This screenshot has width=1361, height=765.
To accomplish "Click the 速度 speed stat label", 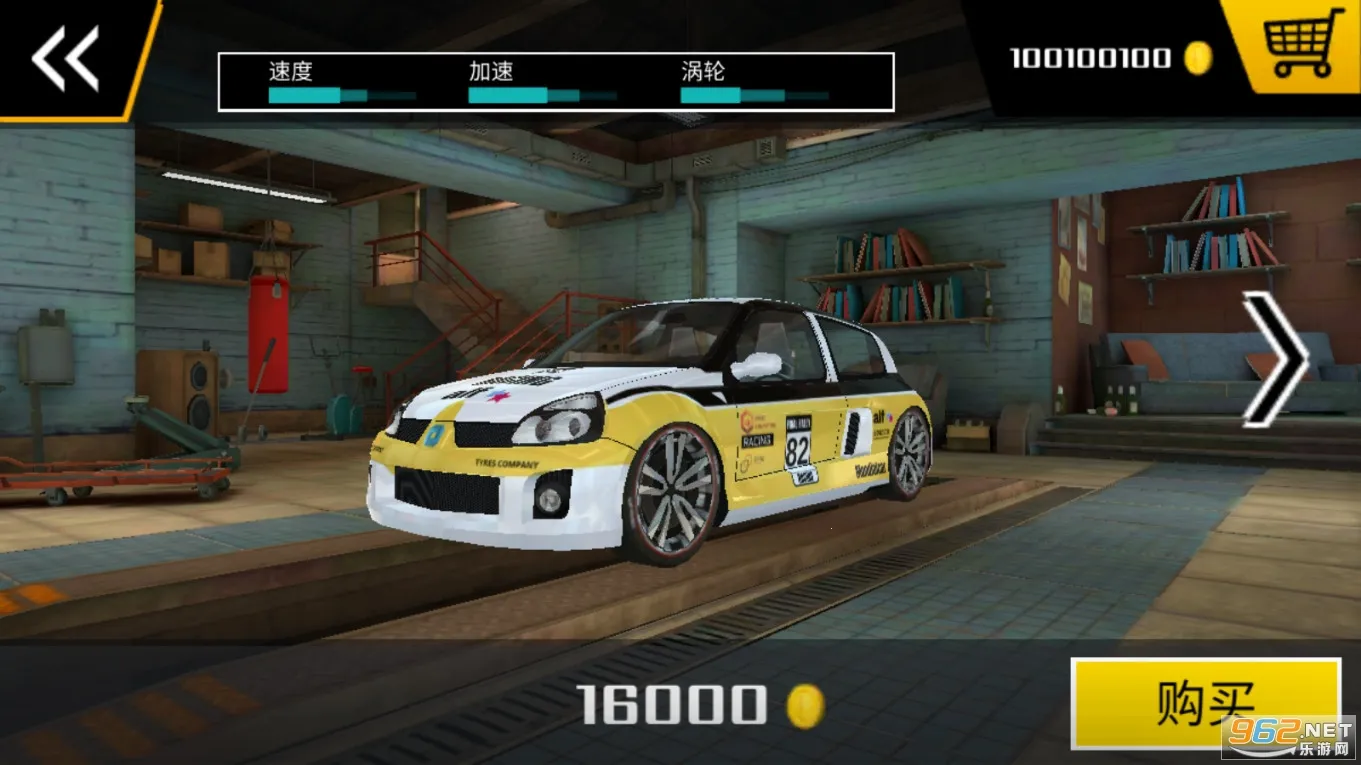I will [291, 71].
